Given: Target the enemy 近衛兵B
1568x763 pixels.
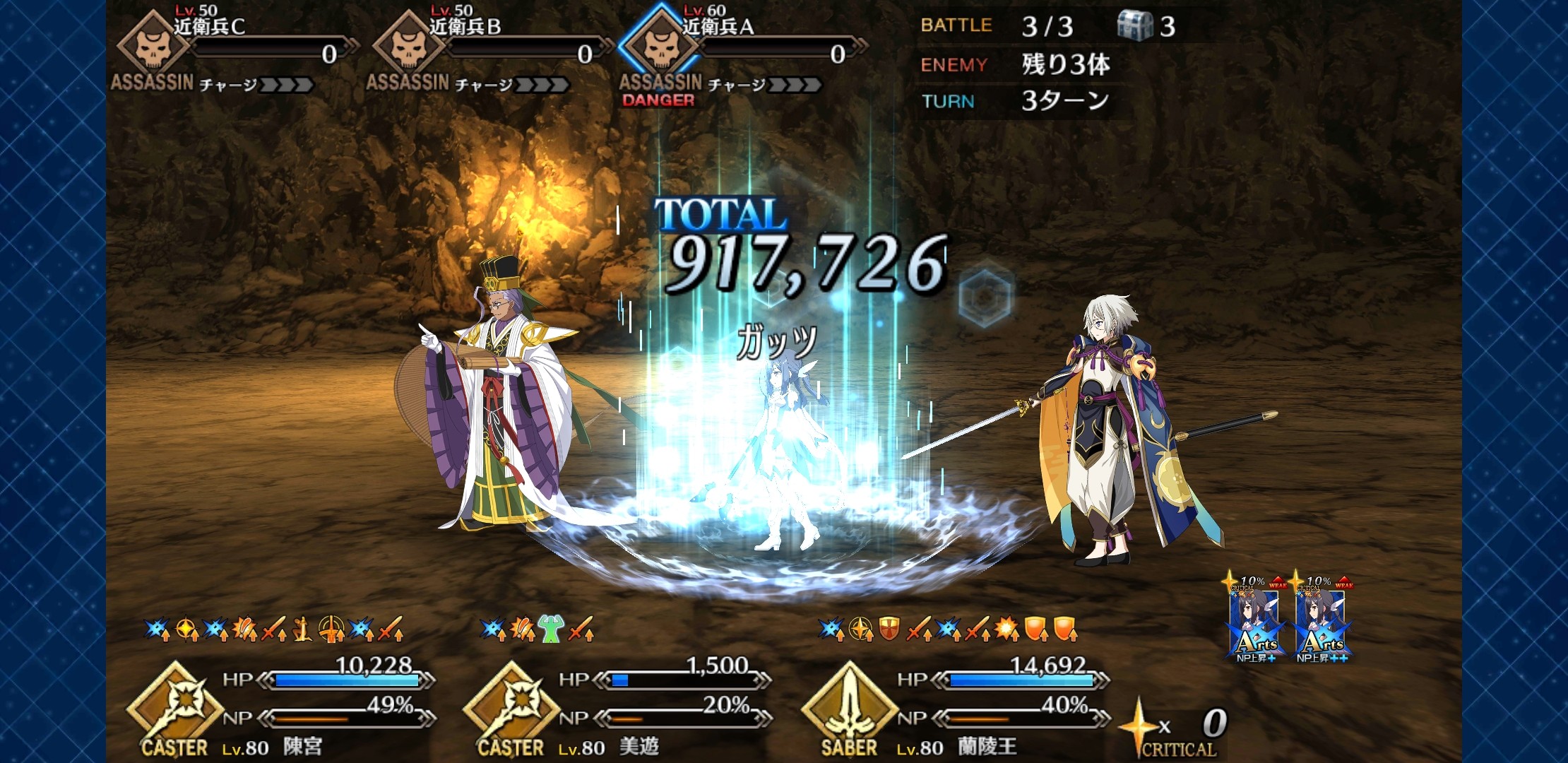Looking at the screenshot, I should (x=408, y=47).
